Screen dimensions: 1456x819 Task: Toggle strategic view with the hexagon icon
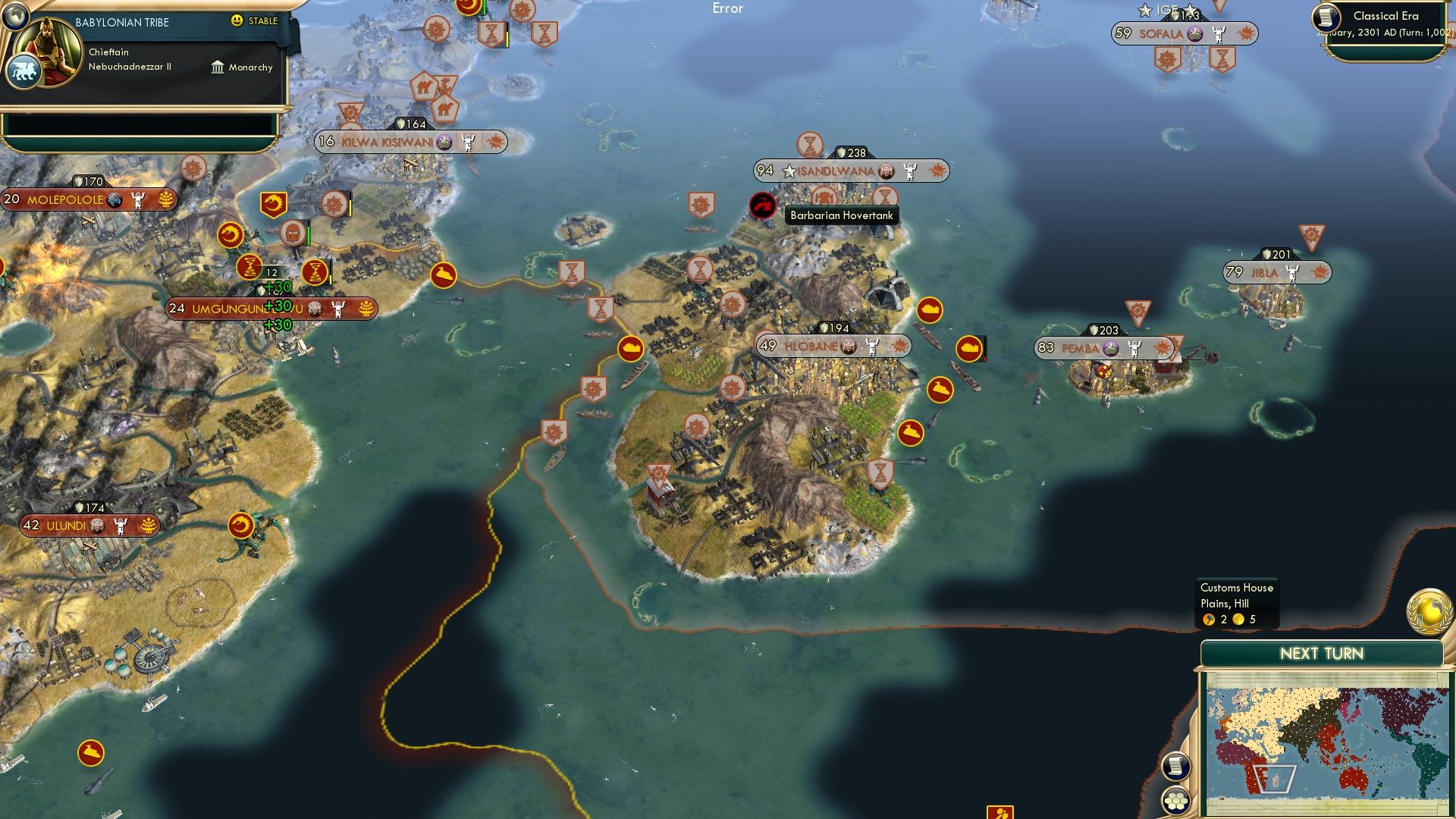(1176, 800)
